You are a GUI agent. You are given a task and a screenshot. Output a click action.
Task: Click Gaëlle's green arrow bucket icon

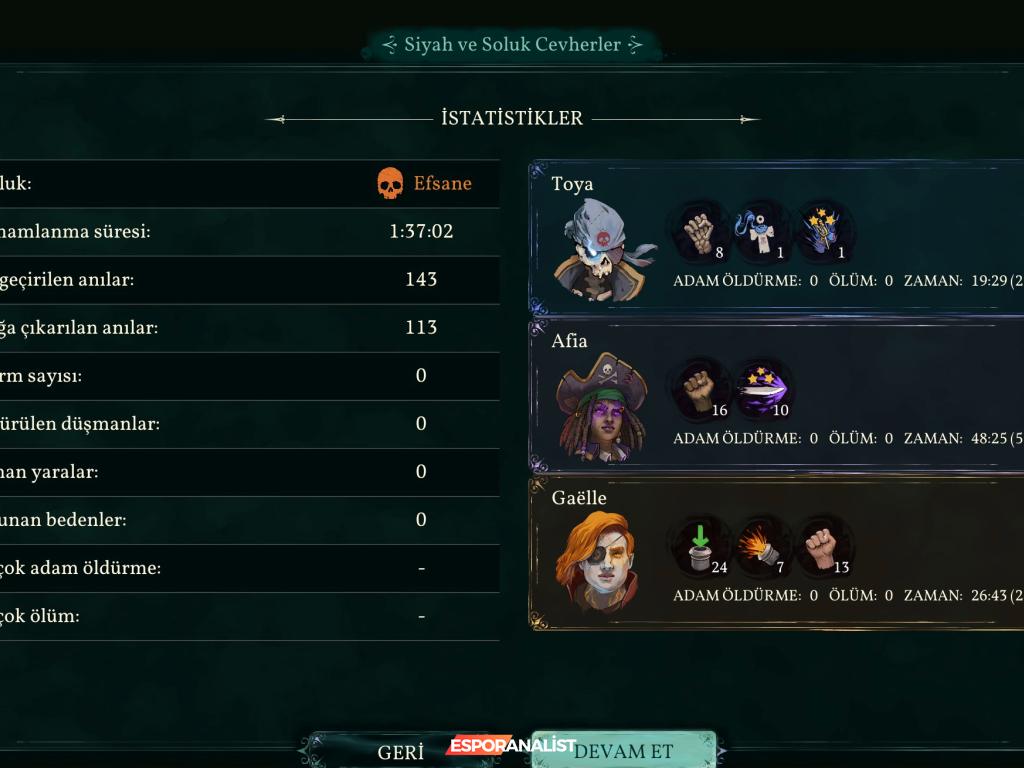700,547
